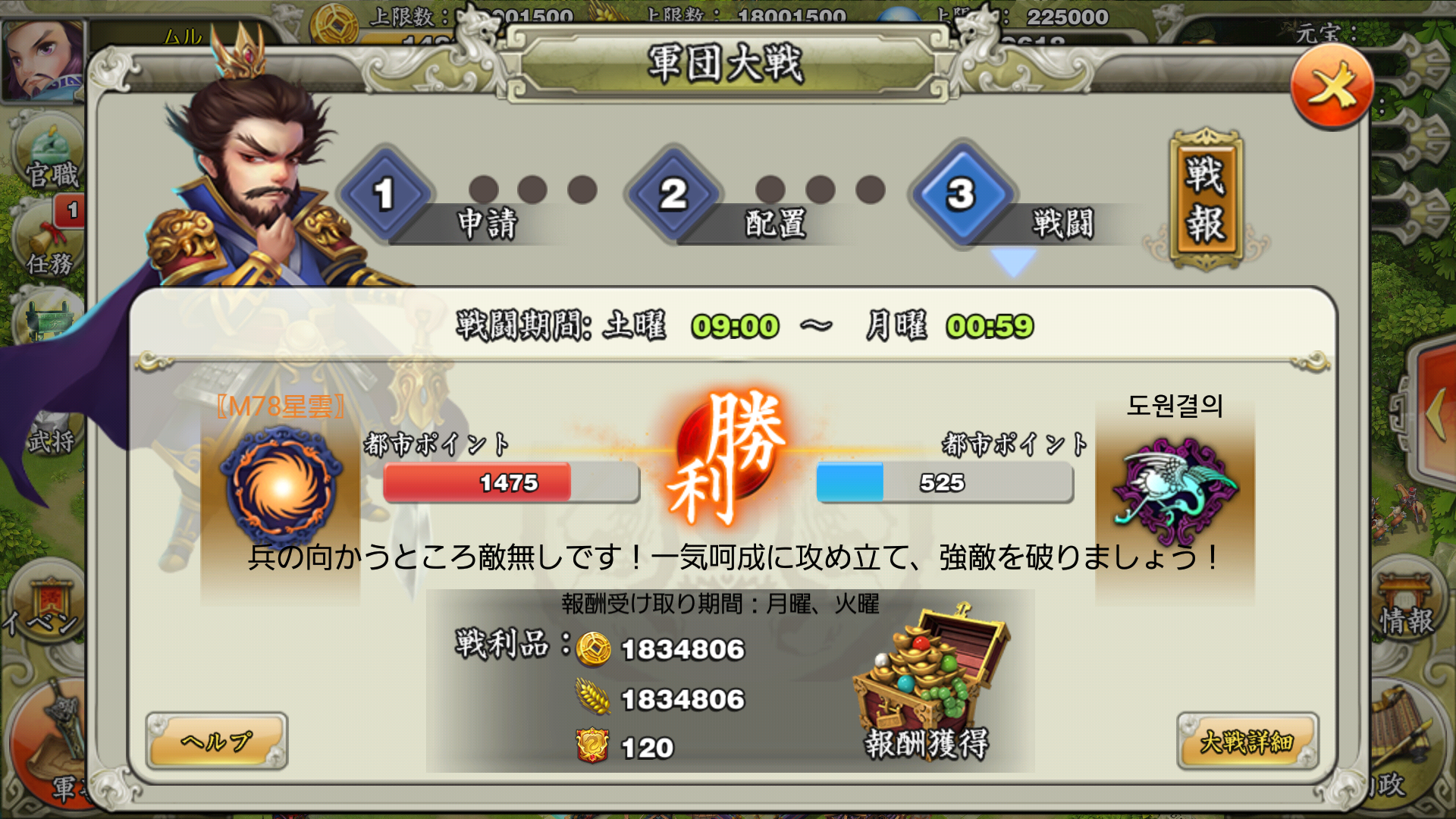
Task: Open the イベント event banner icon
Action: tap(47, 599)
